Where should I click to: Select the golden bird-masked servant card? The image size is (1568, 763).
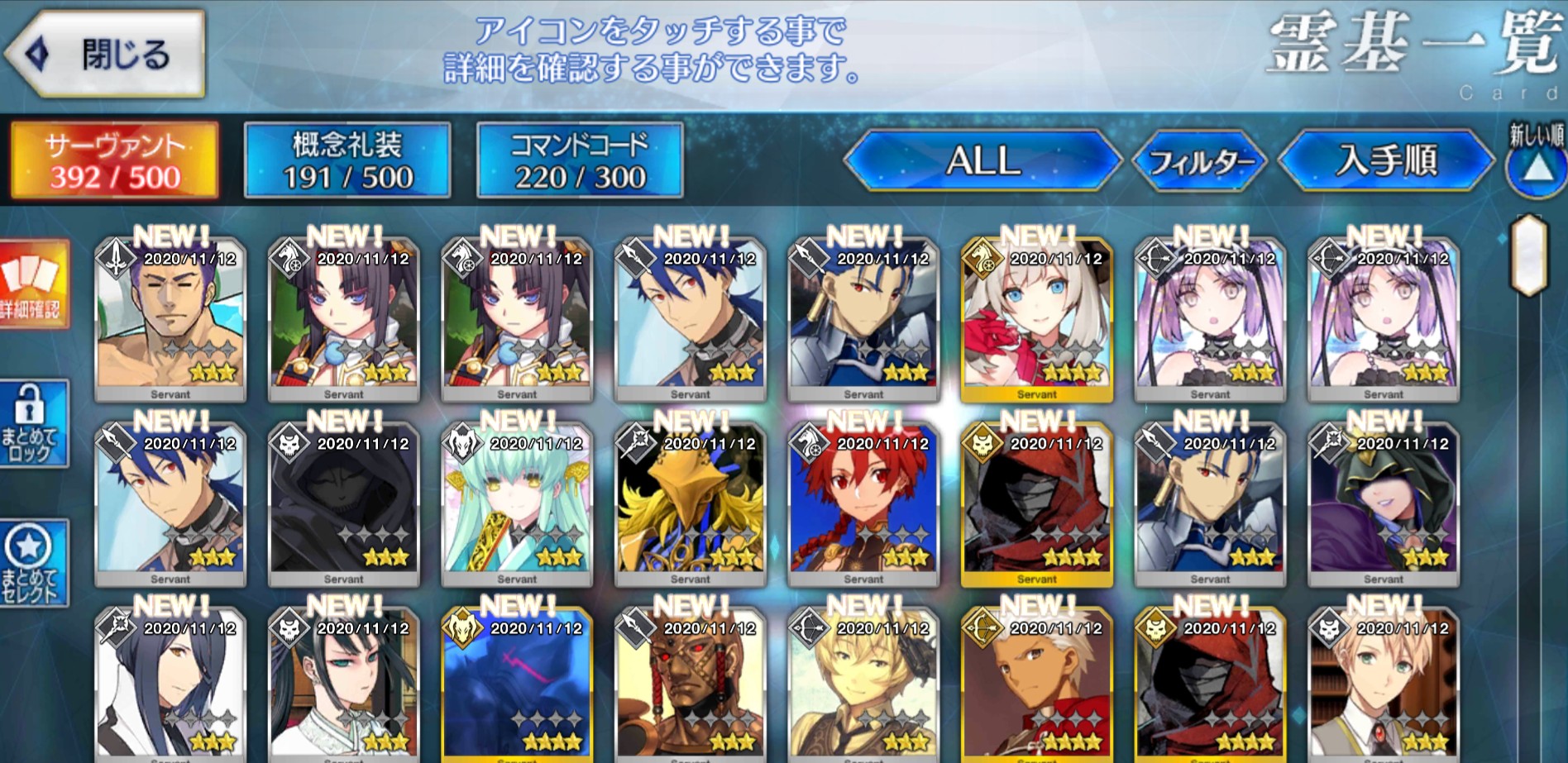click(691, 506)
